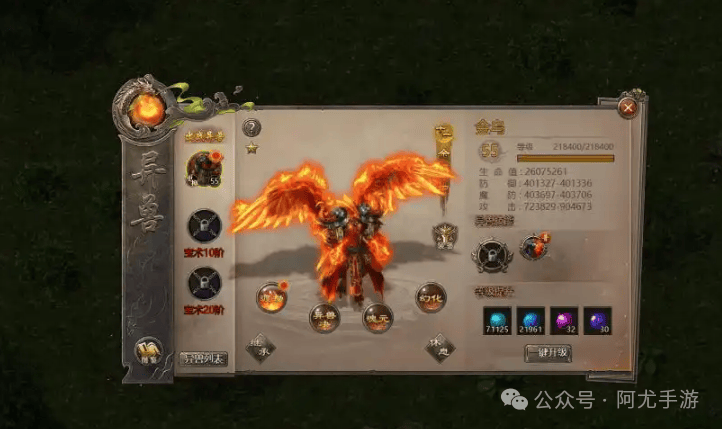The height and width of the screenshot is (429, 722).
Task: Select the locked slot labeled 宝术10阶
Action: point(203,225)
